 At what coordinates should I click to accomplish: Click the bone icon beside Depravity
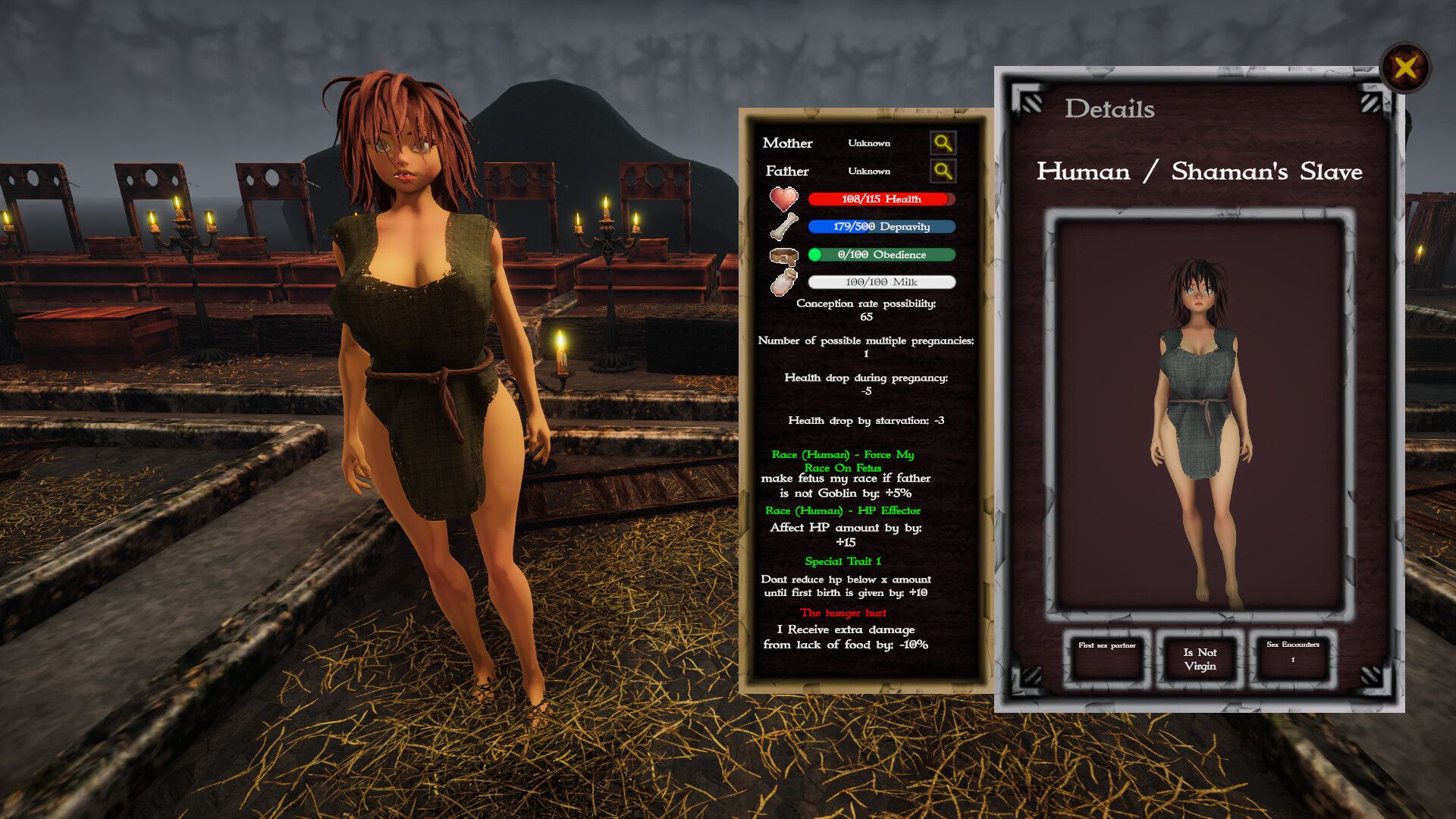(783, 227)
